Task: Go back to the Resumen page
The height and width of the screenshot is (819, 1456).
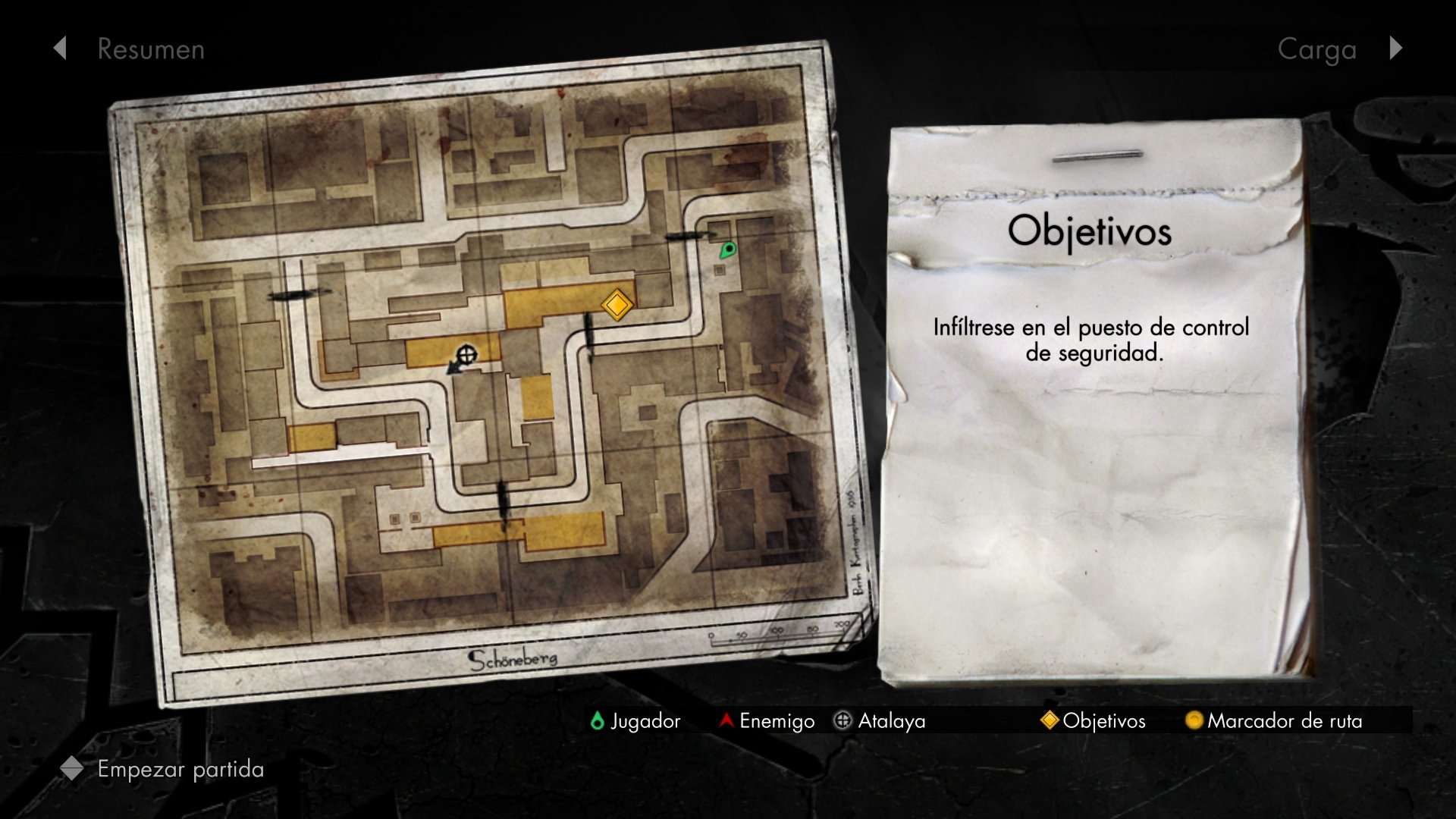Action: pos(151,49)
